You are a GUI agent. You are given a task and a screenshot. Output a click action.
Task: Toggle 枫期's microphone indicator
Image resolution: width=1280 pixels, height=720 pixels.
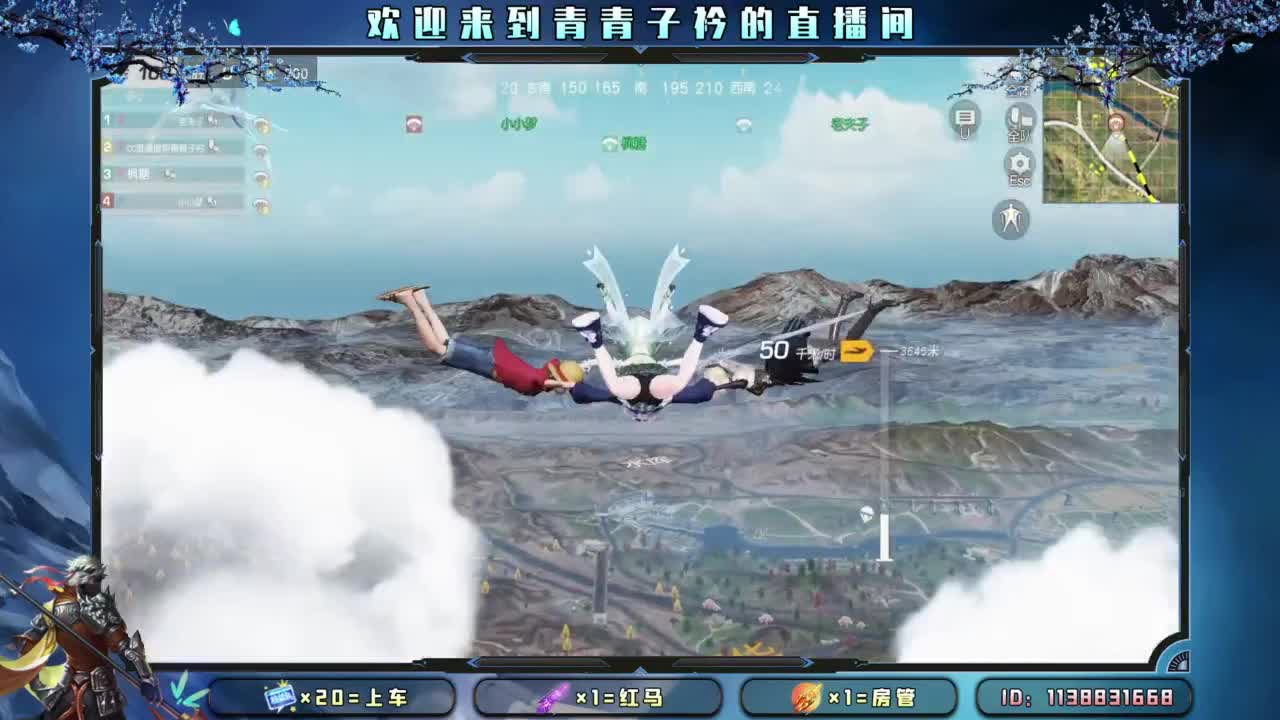(x=169, y=174)
